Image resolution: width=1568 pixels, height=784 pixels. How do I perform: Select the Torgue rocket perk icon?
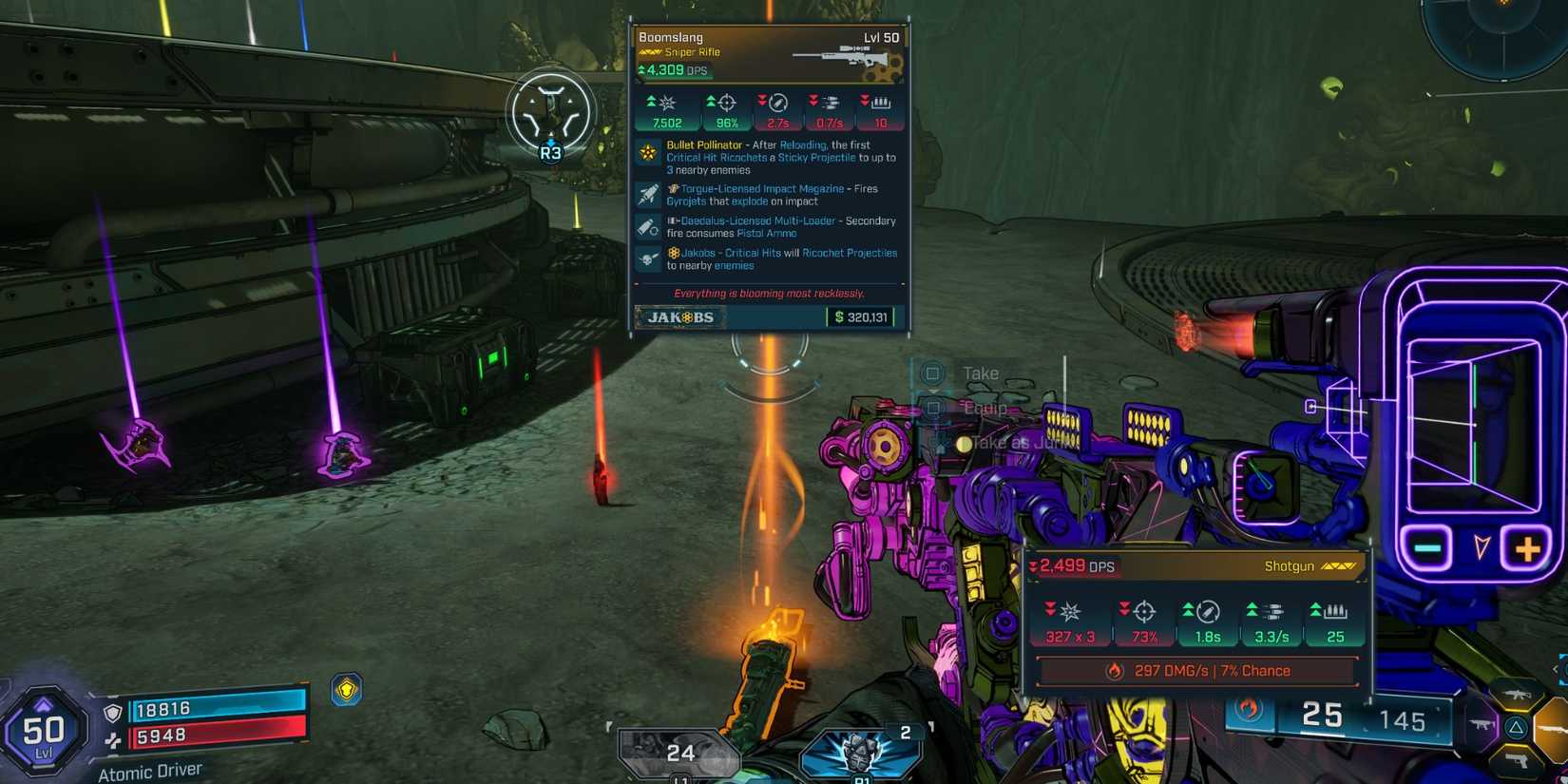coord(649,195)
